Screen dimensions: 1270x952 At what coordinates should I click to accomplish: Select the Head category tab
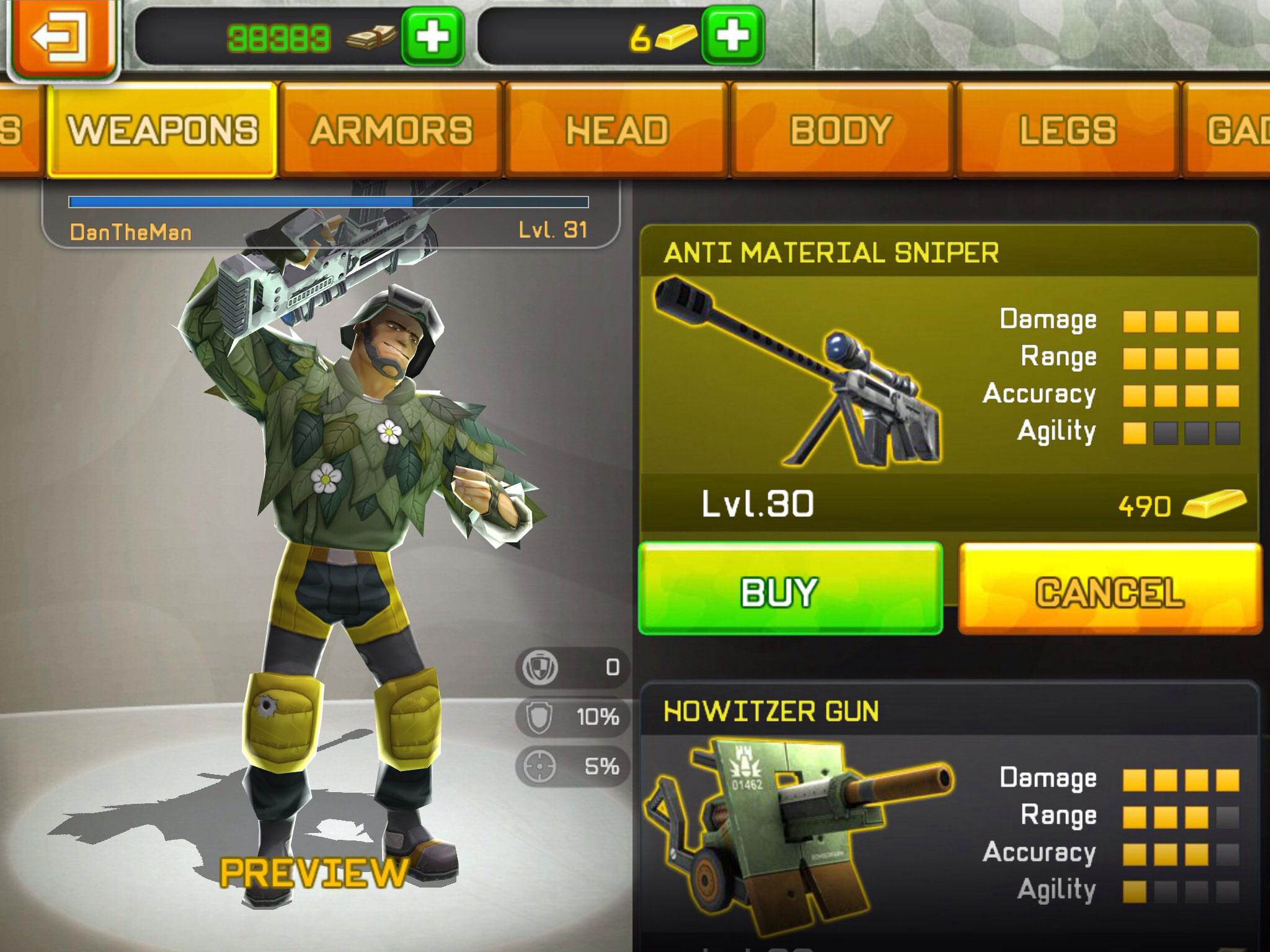click(x=617, y=130)
